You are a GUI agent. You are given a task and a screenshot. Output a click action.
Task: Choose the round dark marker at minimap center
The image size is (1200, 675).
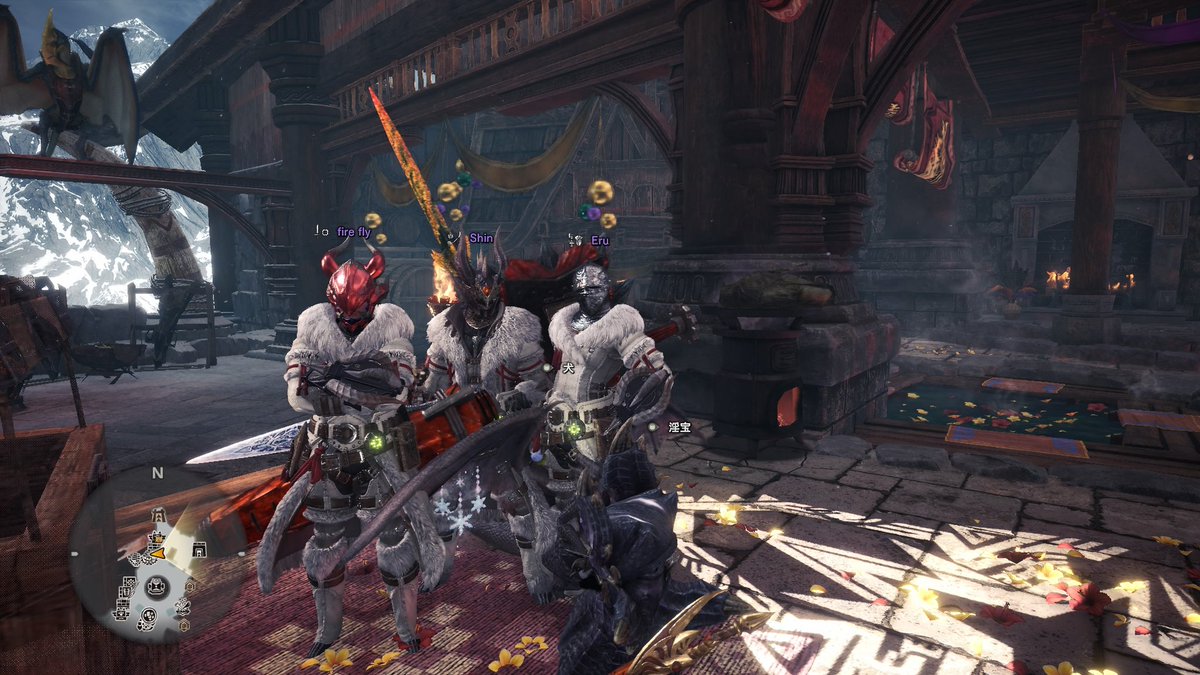pos(156,587)
